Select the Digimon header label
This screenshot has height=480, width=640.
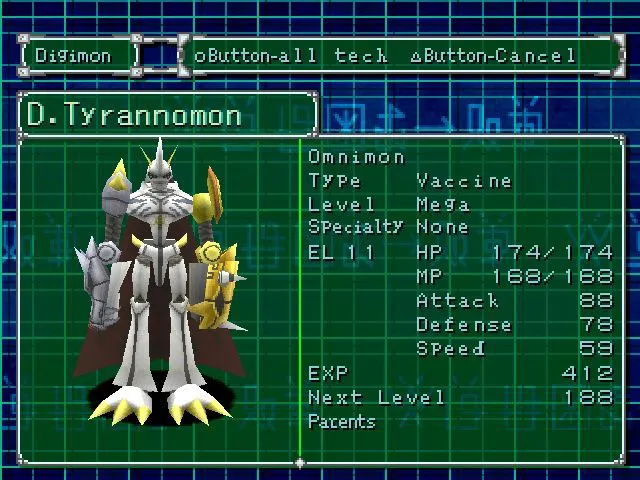click(75, 56)
